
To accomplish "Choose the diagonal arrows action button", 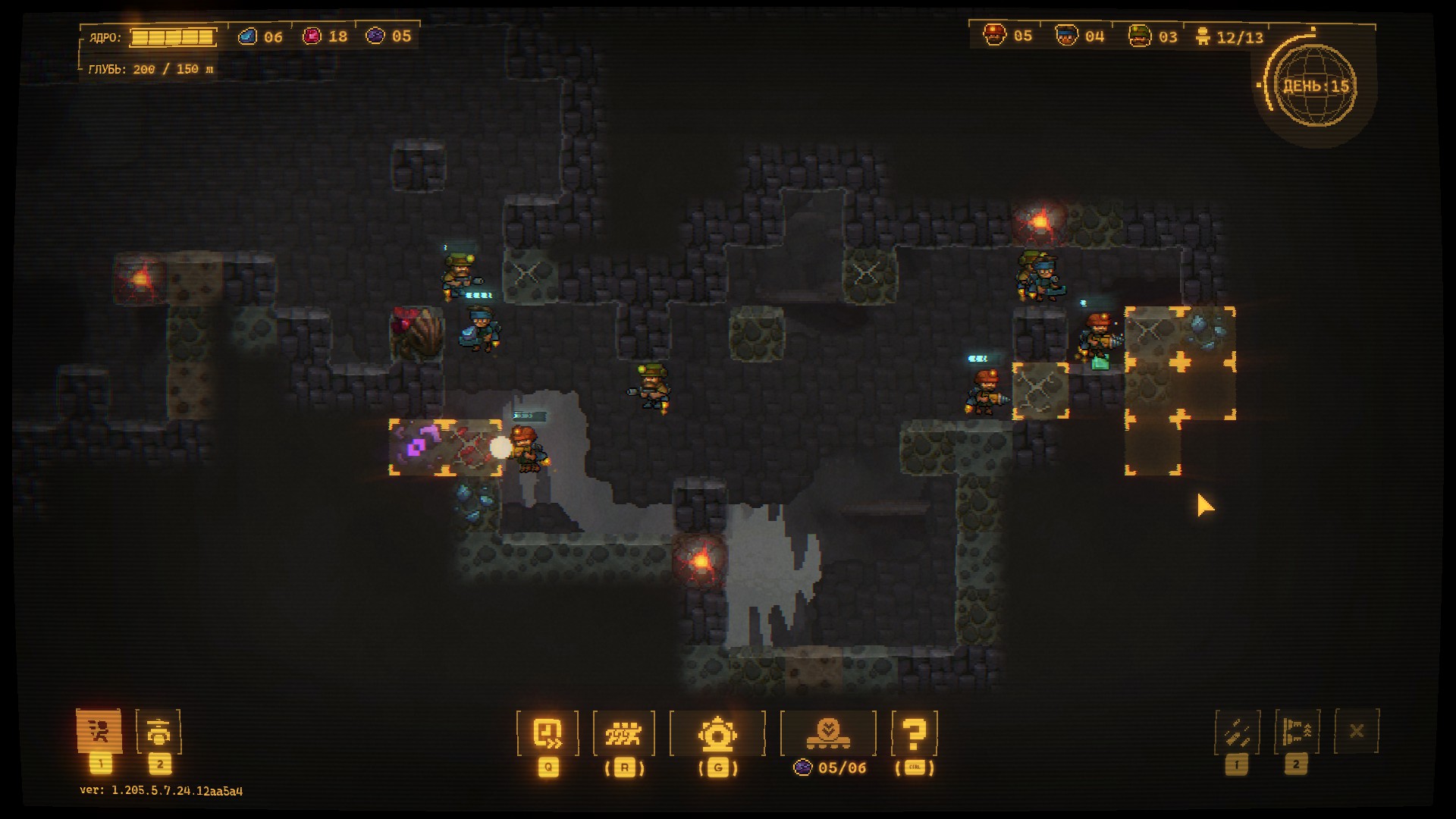I will coord(1237,732).
